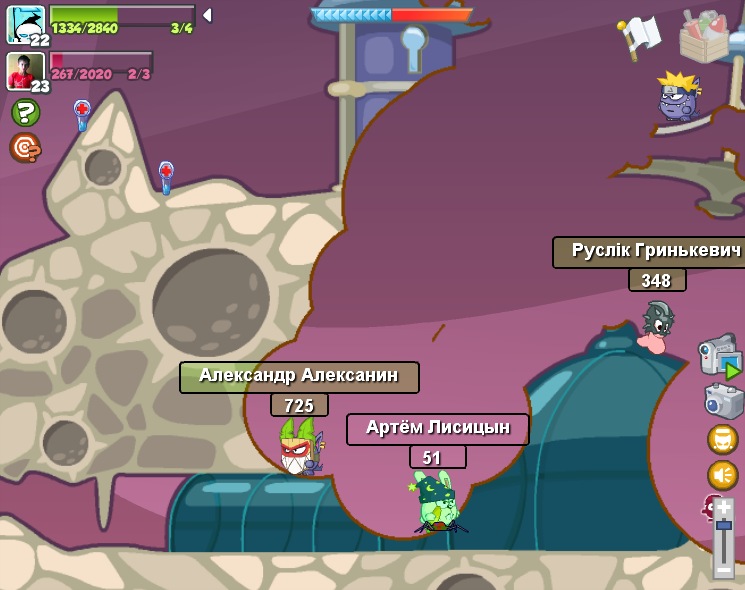Collapse the team panel with the white arrow
Screen dimensions: 745x590
click(x=206, y=15)
